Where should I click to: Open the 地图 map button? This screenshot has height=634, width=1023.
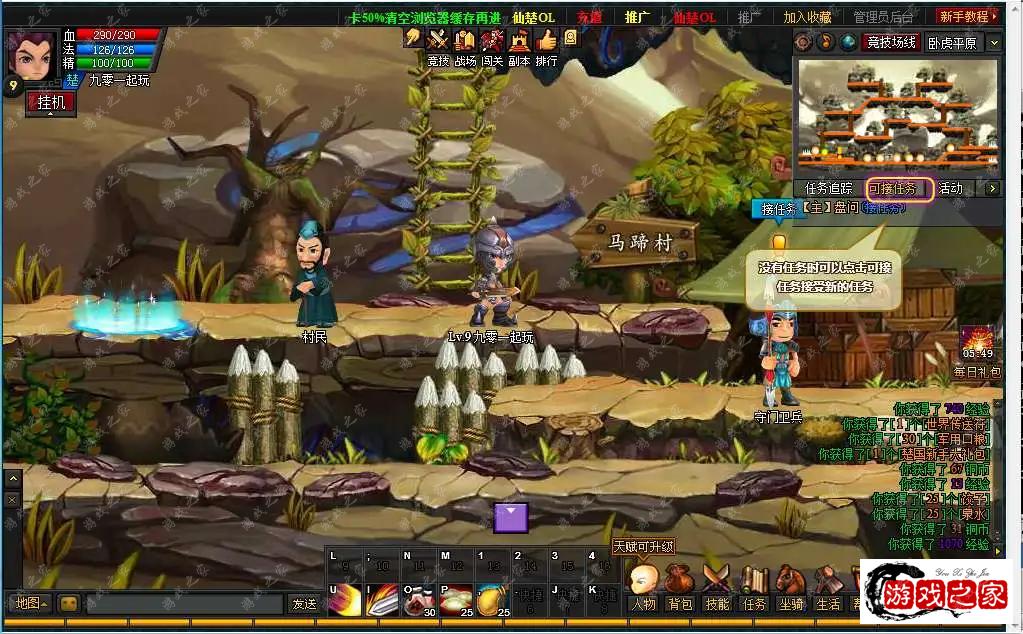[x=30, y=603]
